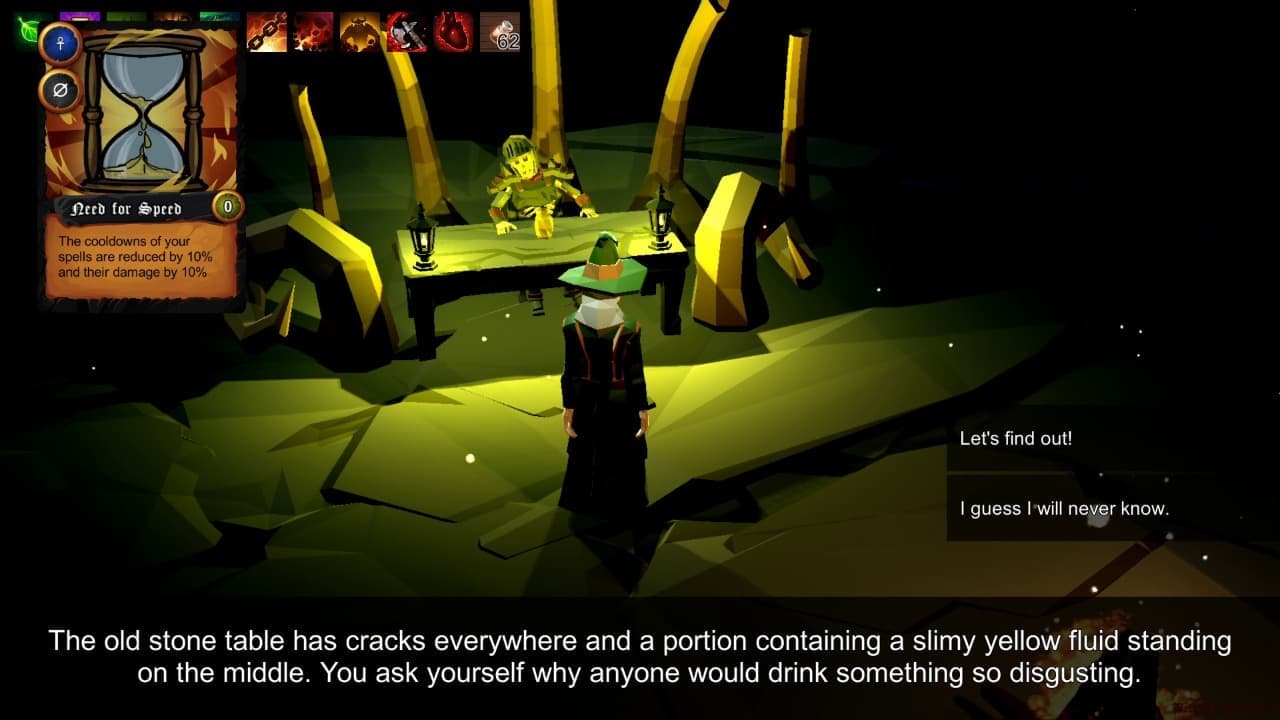Click the fiery chain buff icon
This screenshot has height=720, width=1280.
[x=266, y=32]
